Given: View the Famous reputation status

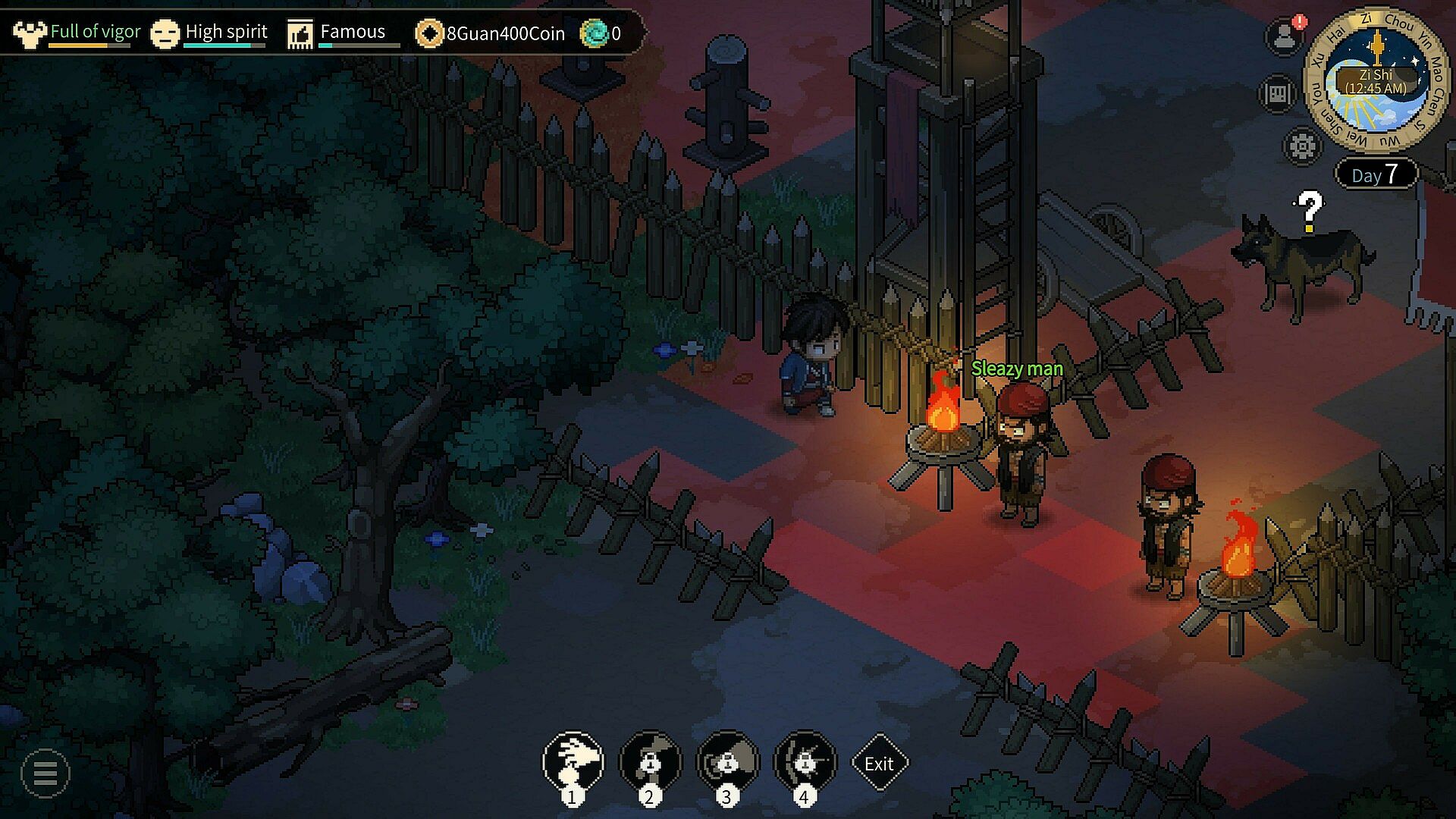Looking at the screenshot, I should pyautogui.click(x=337, y=33).
